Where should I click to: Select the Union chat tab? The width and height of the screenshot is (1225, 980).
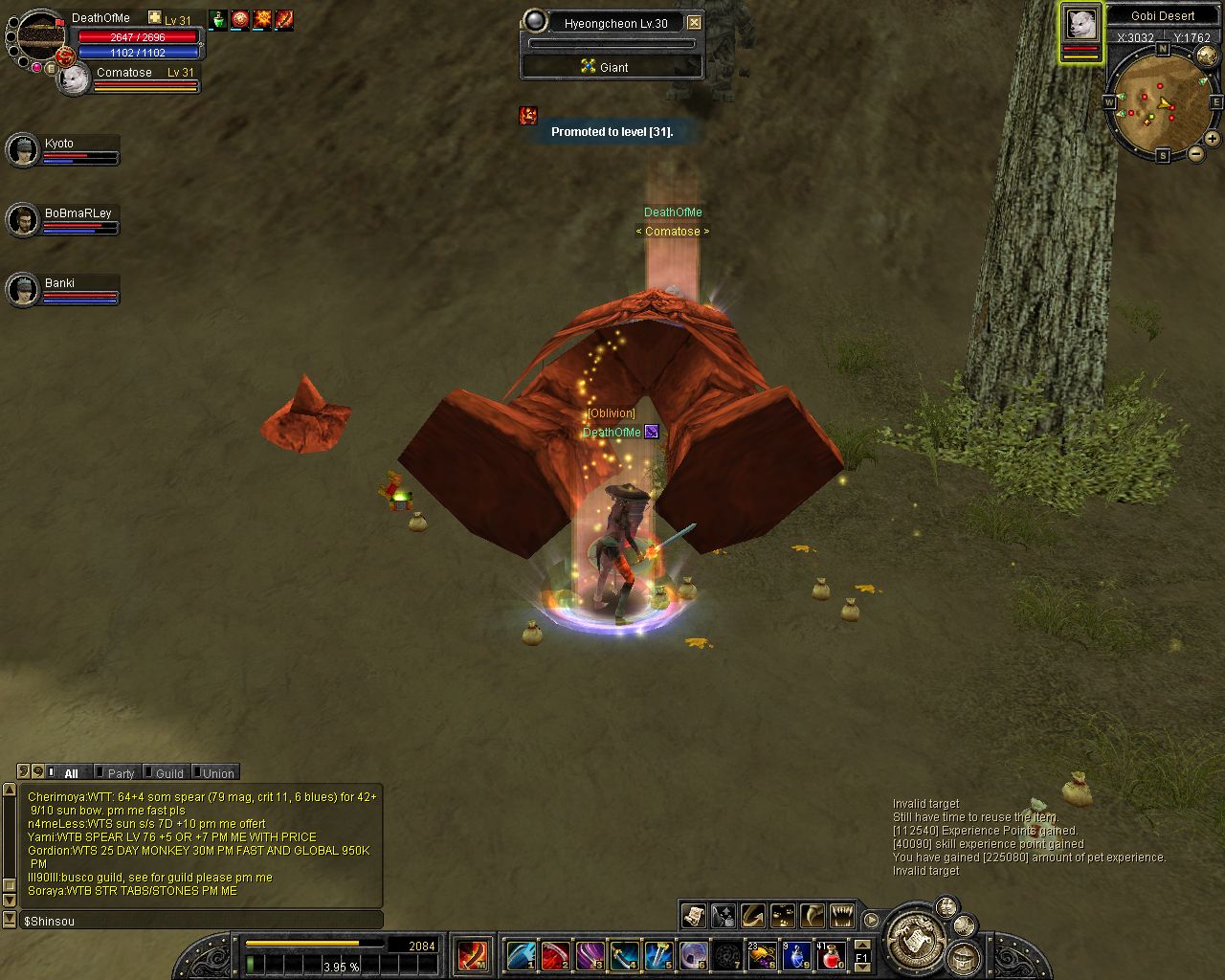(x=217, y=773)
